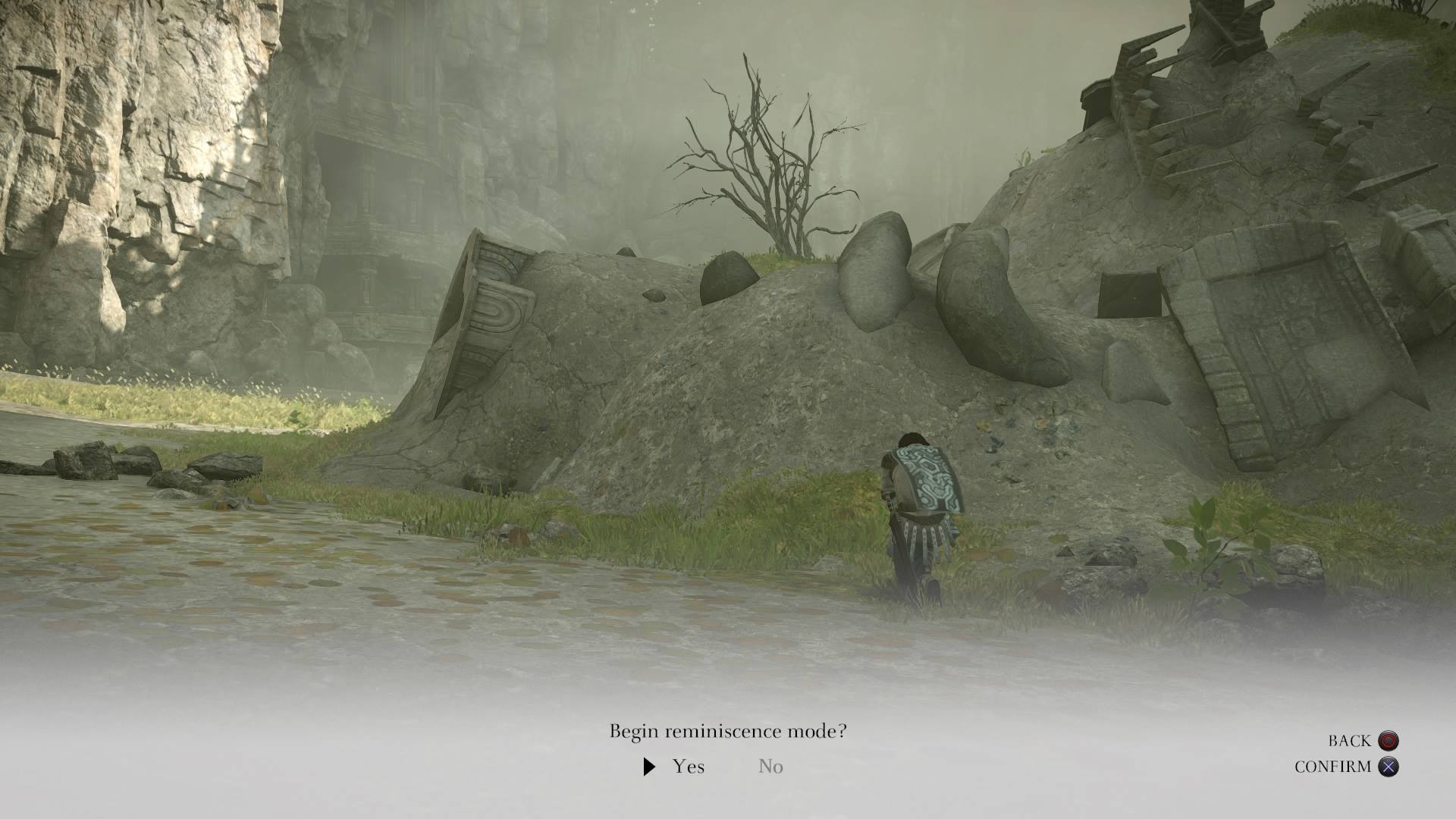The width and height of the screenshot is (1456, 819).
Task: Click the BACK menu label
Action: tap(1351, 740)
